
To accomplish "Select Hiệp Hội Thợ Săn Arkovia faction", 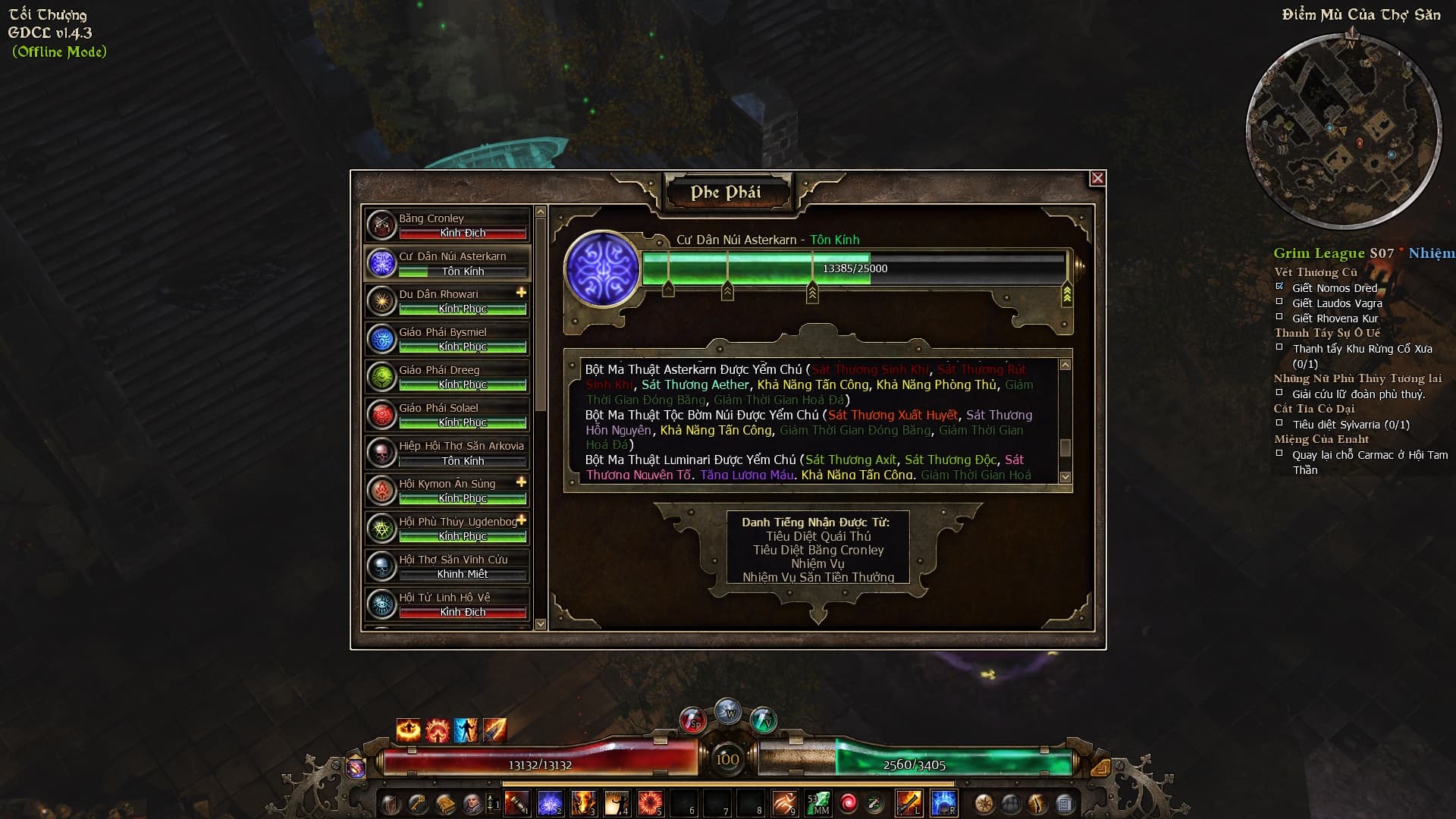I will pos(447,453).
